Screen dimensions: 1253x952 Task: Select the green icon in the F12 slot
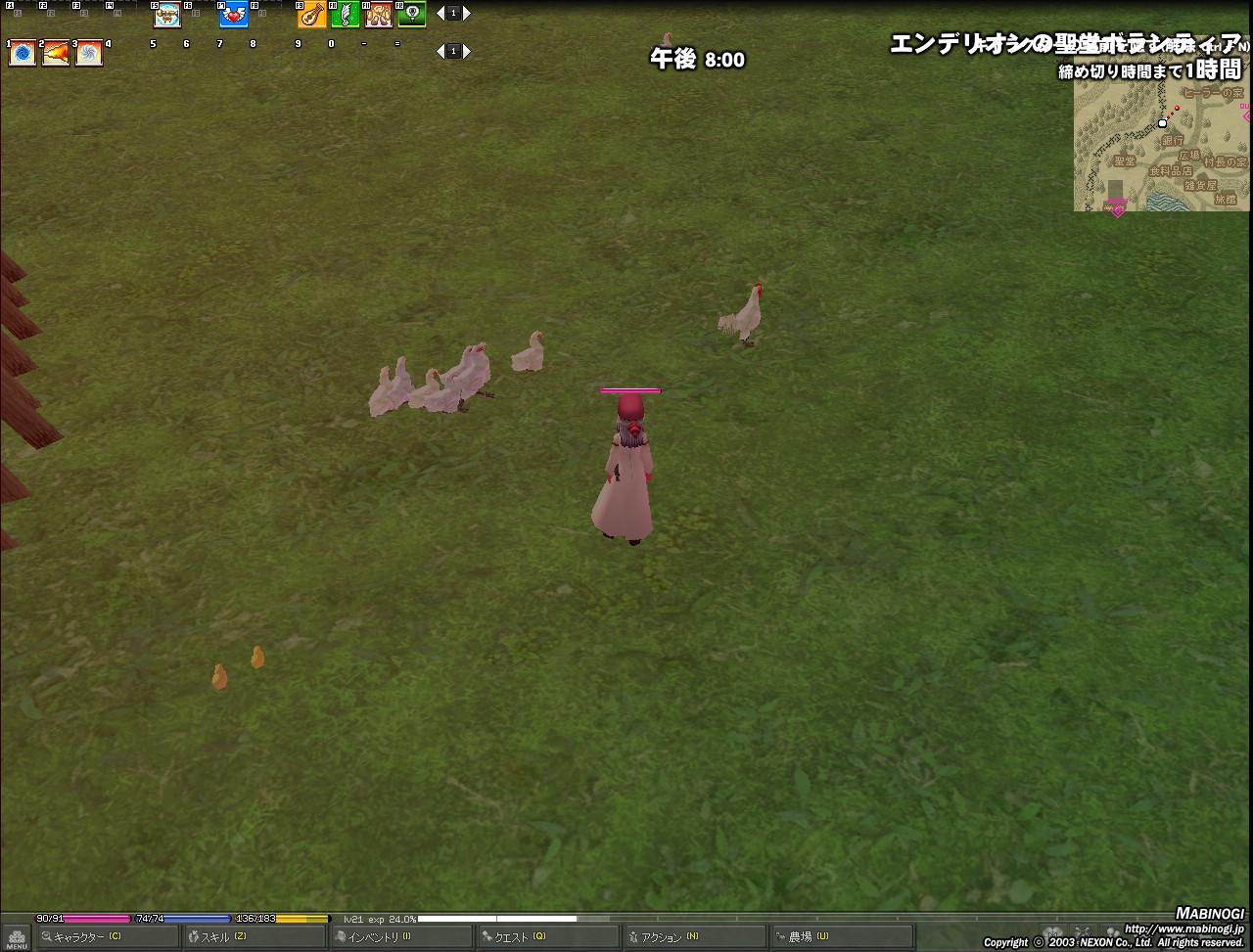pyautogui.click(x=412, y=16)
